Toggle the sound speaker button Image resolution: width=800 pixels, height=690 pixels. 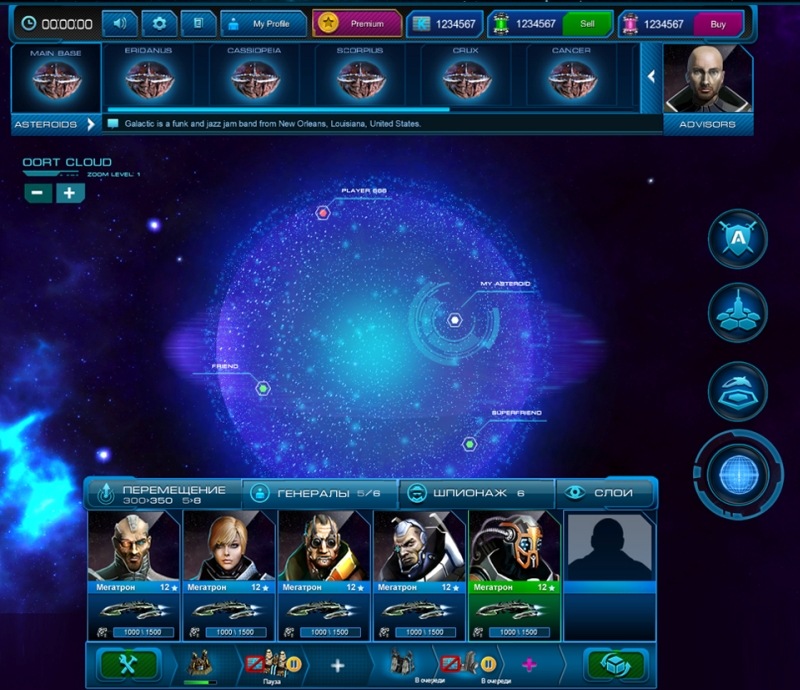120,23
